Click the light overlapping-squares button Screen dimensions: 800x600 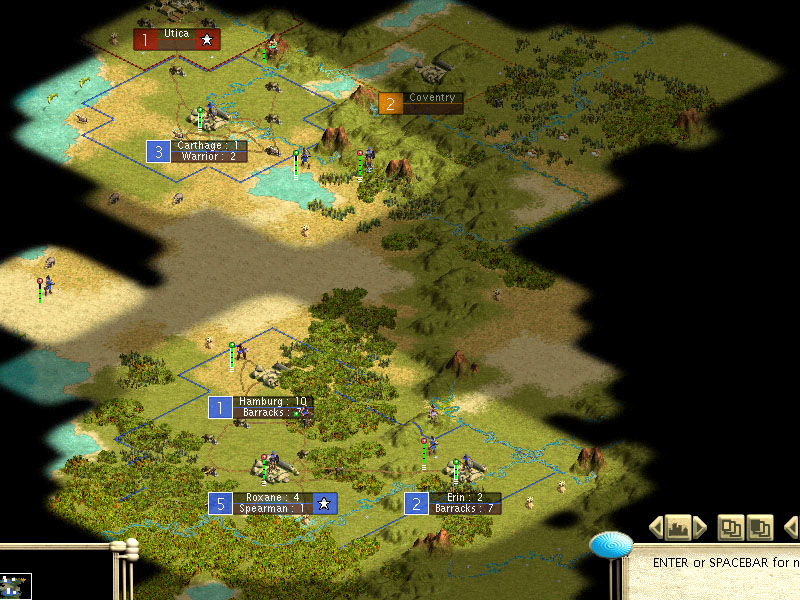pos(730,526)
